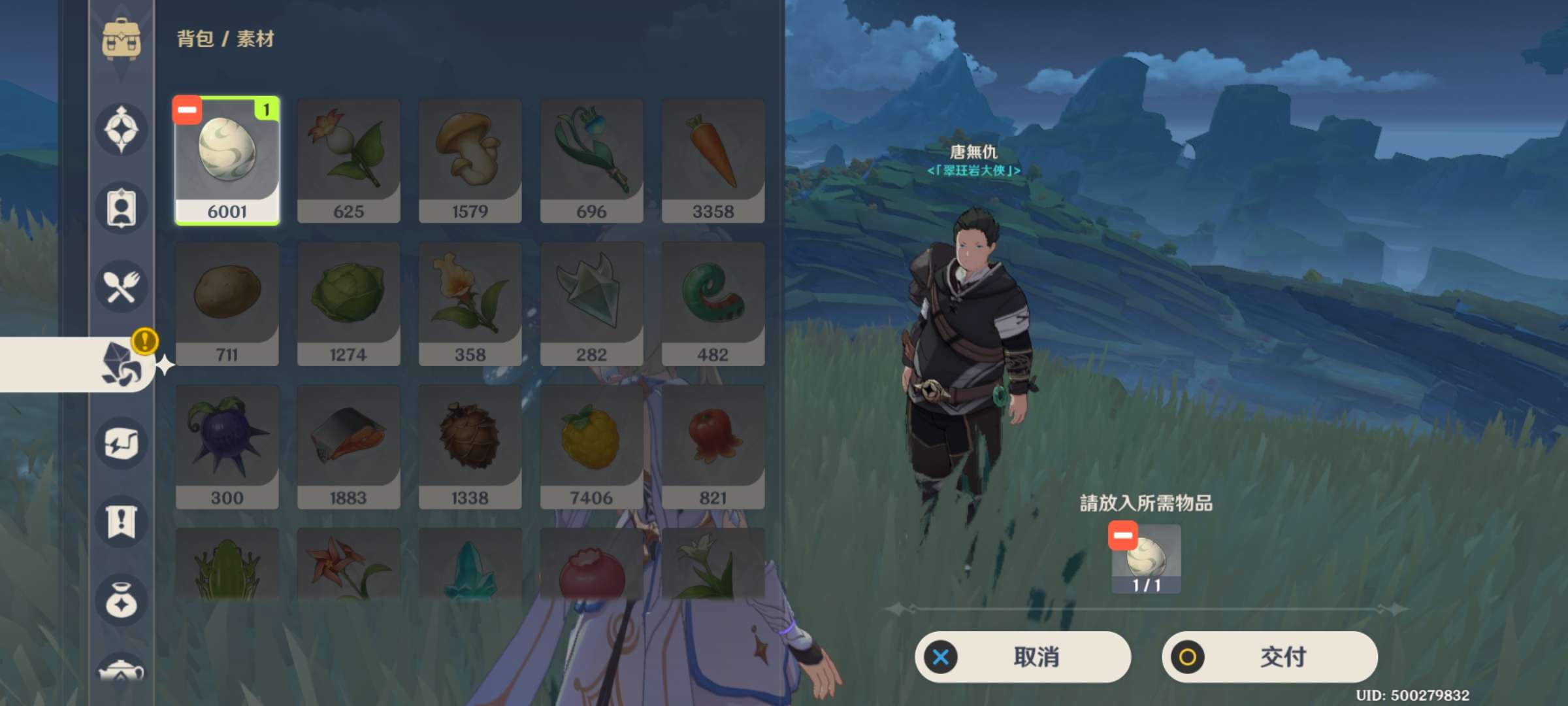The image size is (1568, 706).
Task: Switch to the food tab with fork icon
Action: coord(122,286)
